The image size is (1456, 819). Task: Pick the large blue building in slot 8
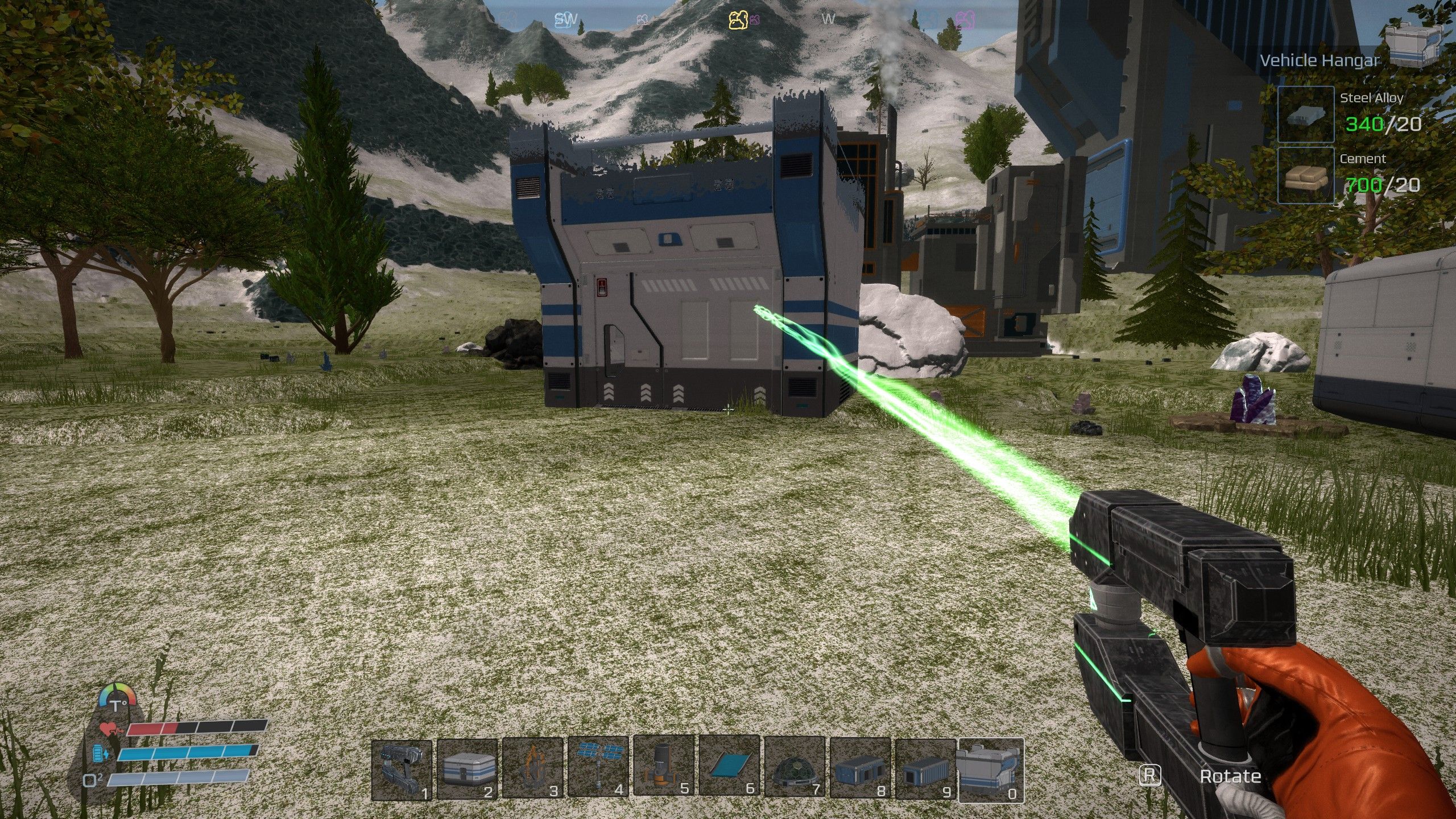860,770
